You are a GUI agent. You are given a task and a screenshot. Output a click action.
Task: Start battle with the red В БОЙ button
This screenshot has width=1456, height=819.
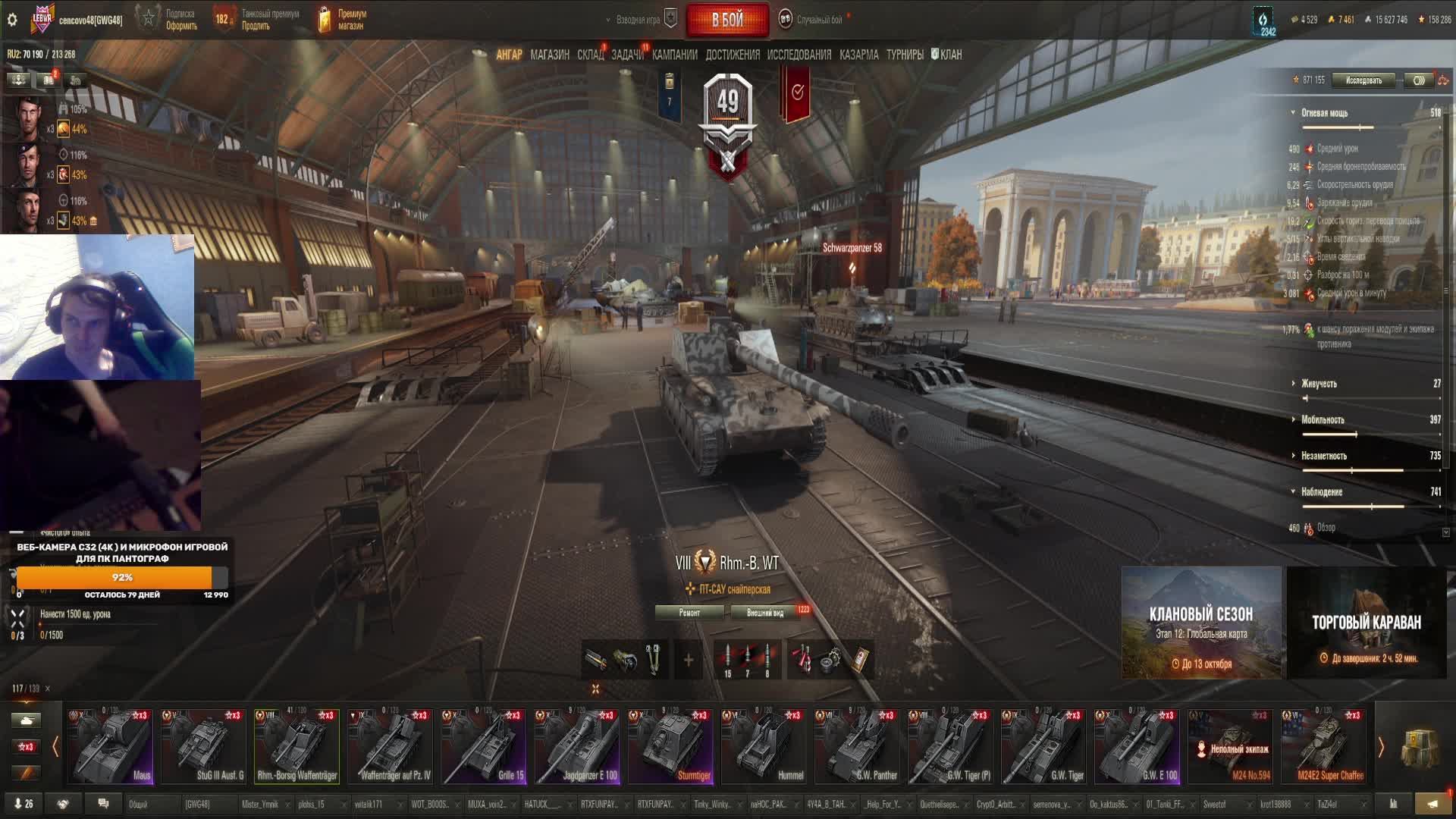point(726,20)
